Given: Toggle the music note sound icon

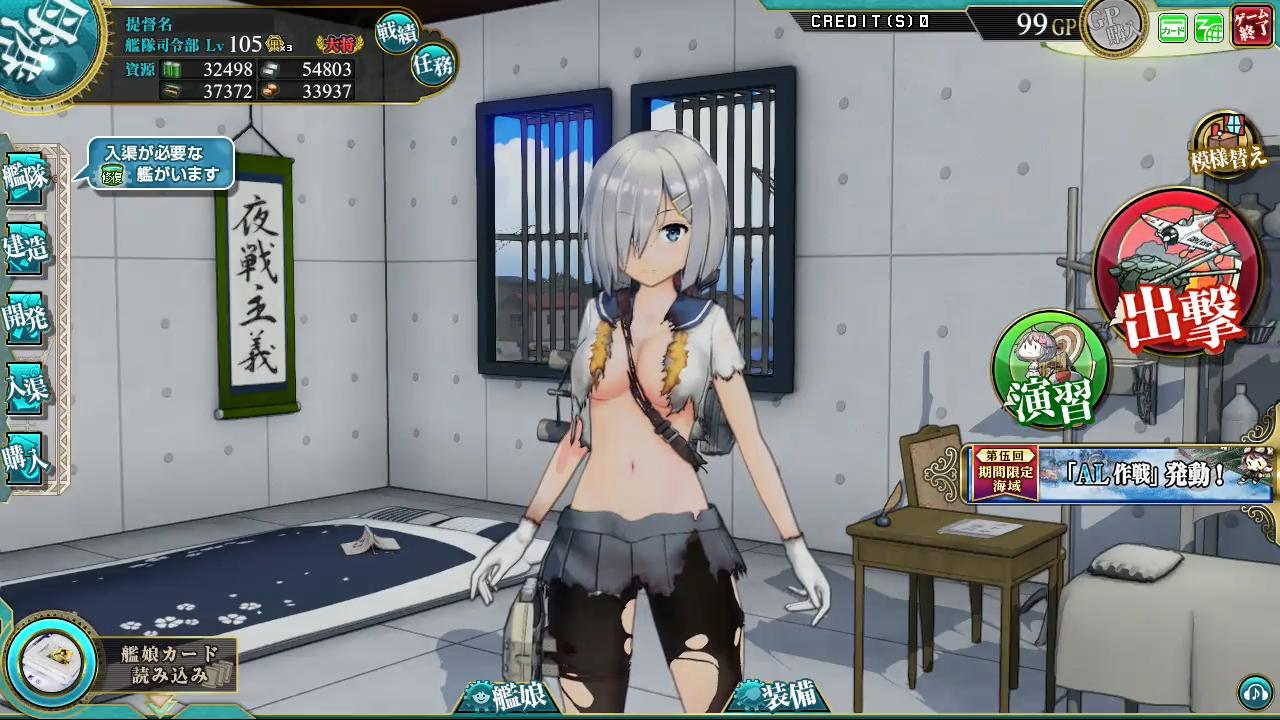Looking at the screenshot, I should pyautogui.click(x=1254, y=692).
